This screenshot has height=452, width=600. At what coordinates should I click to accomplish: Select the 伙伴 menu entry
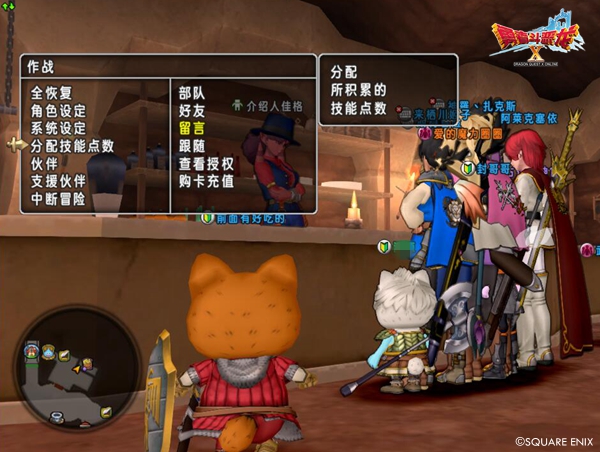[44, 163]
